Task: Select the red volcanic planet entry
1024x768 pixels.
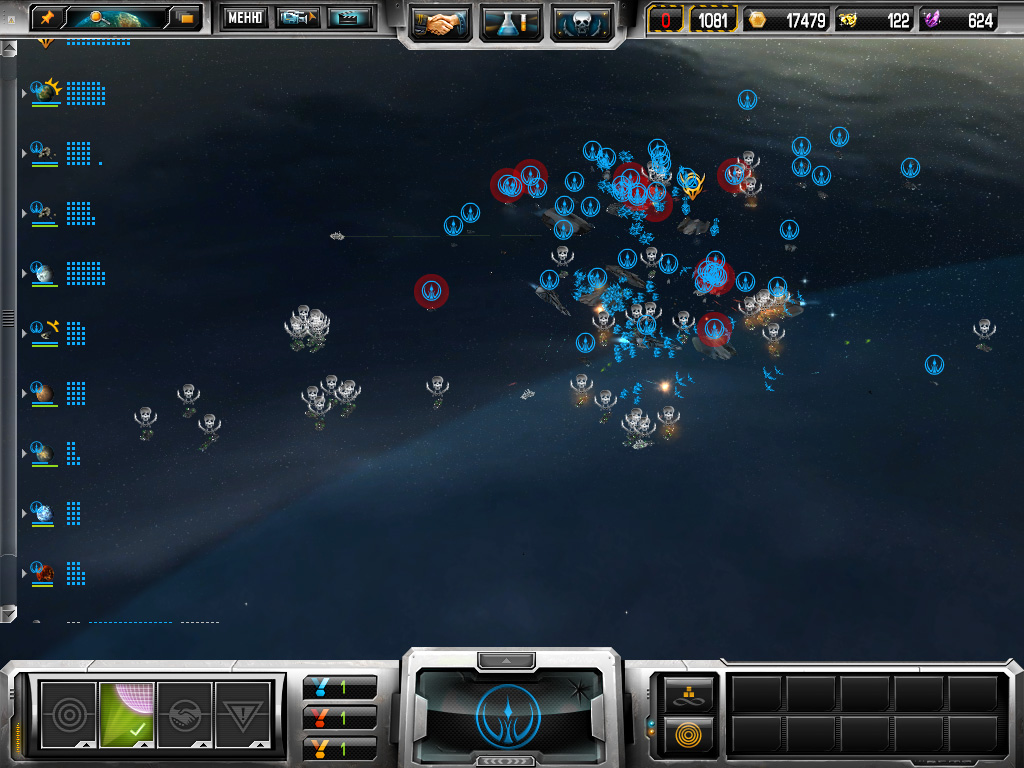Action: coord(44,573)
